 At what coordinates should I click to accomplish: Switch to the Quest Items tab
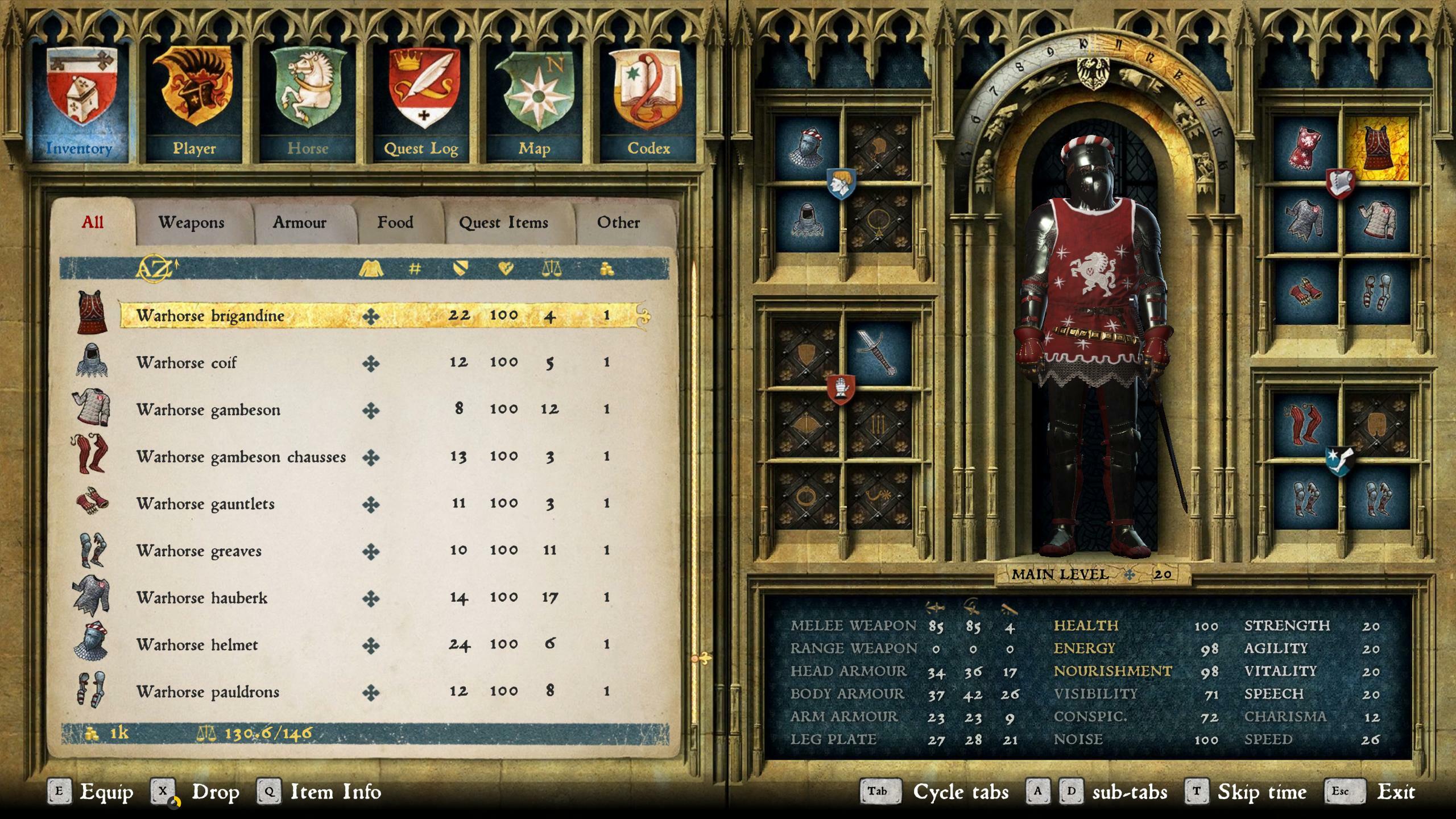pos(503,223)
